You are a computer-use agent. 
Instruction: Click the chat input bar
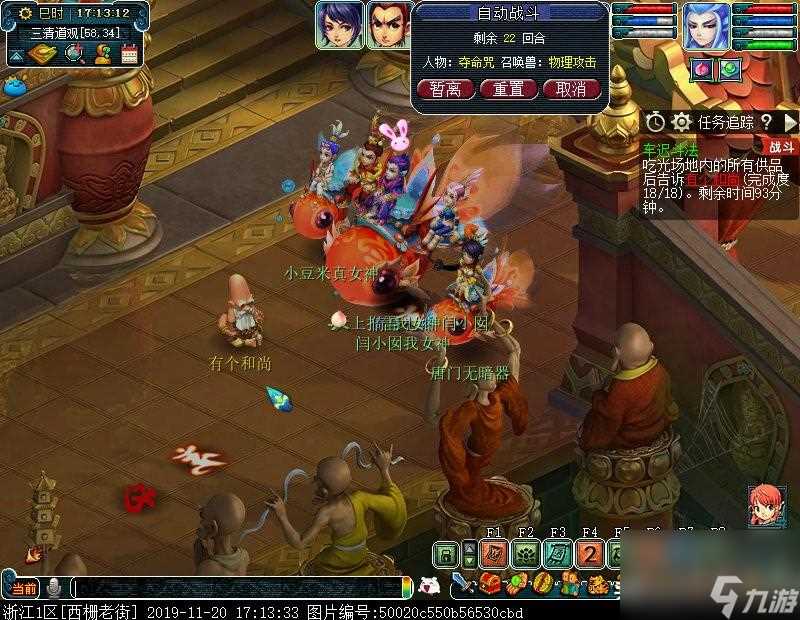click(240, 588)
